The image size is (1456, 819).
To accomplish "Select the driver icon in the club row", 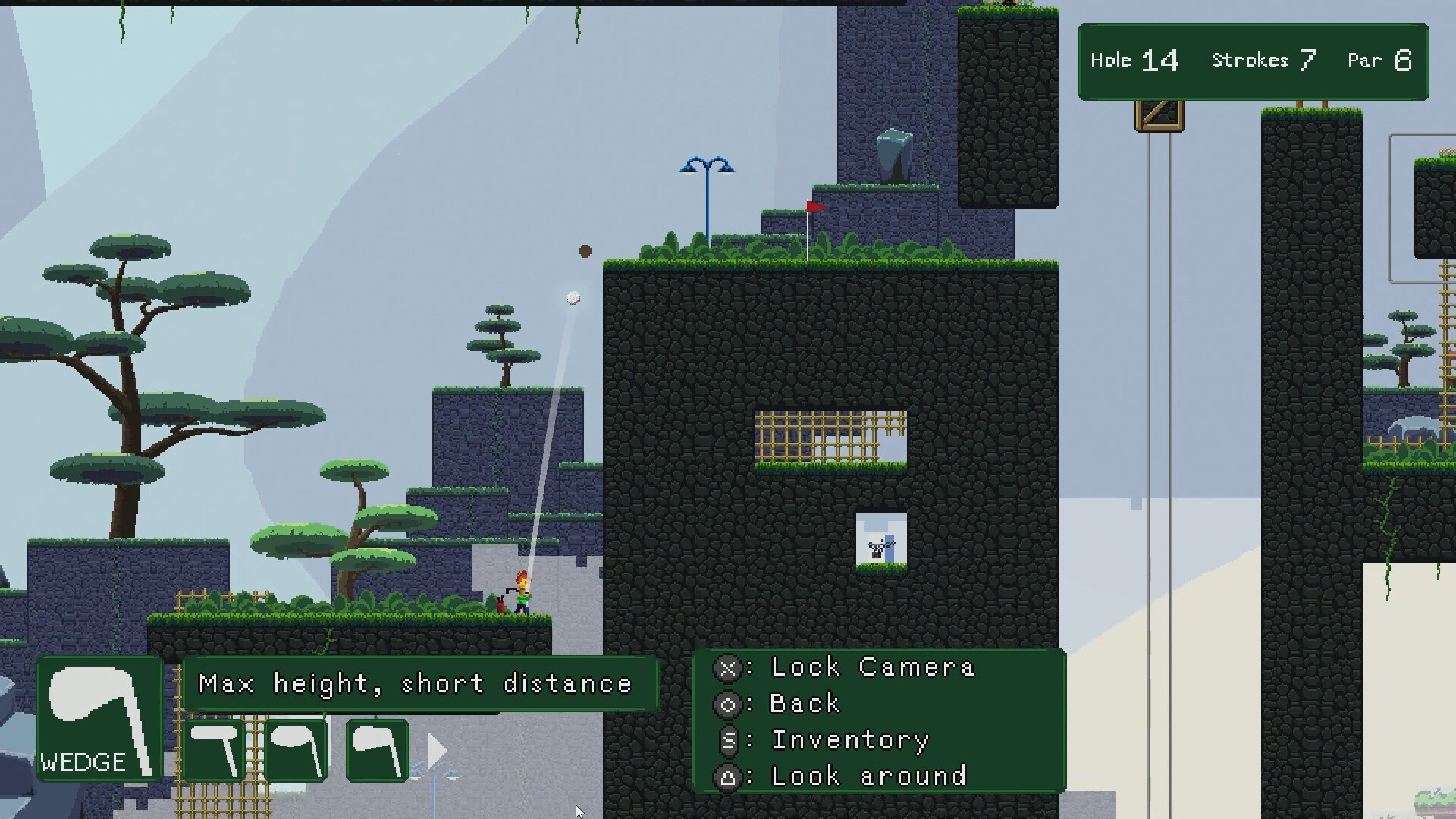I will [298, 751].
